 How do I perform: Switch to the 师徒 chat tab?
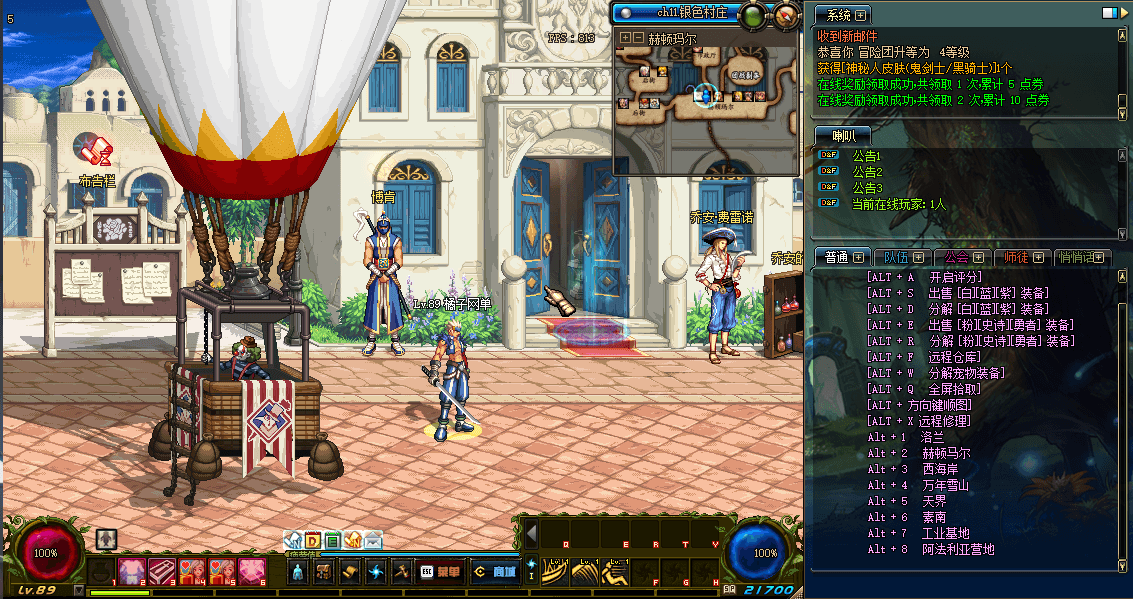click(x=1022, y=257)
